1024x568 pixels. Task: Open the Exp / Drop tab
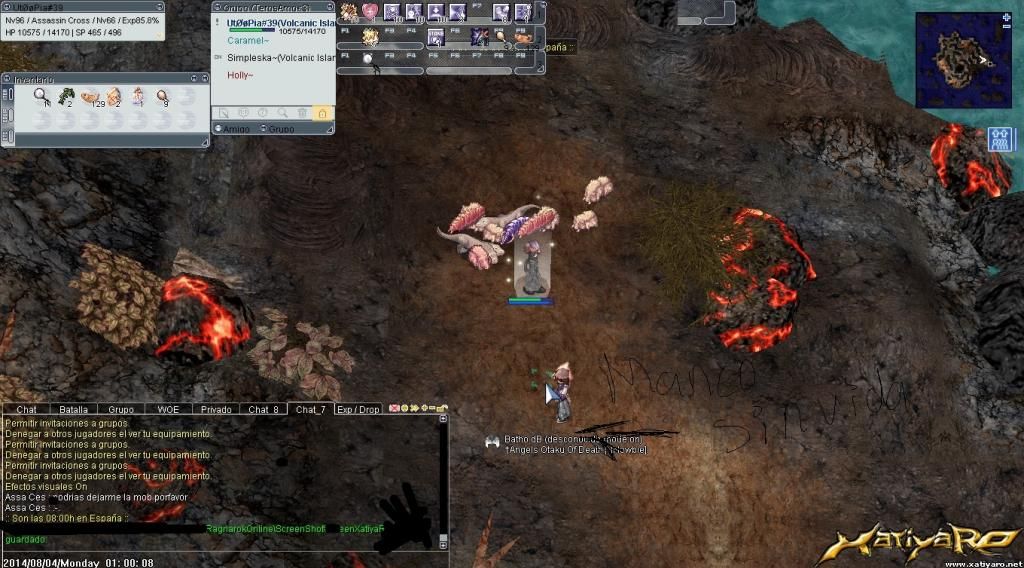(358, 409)
